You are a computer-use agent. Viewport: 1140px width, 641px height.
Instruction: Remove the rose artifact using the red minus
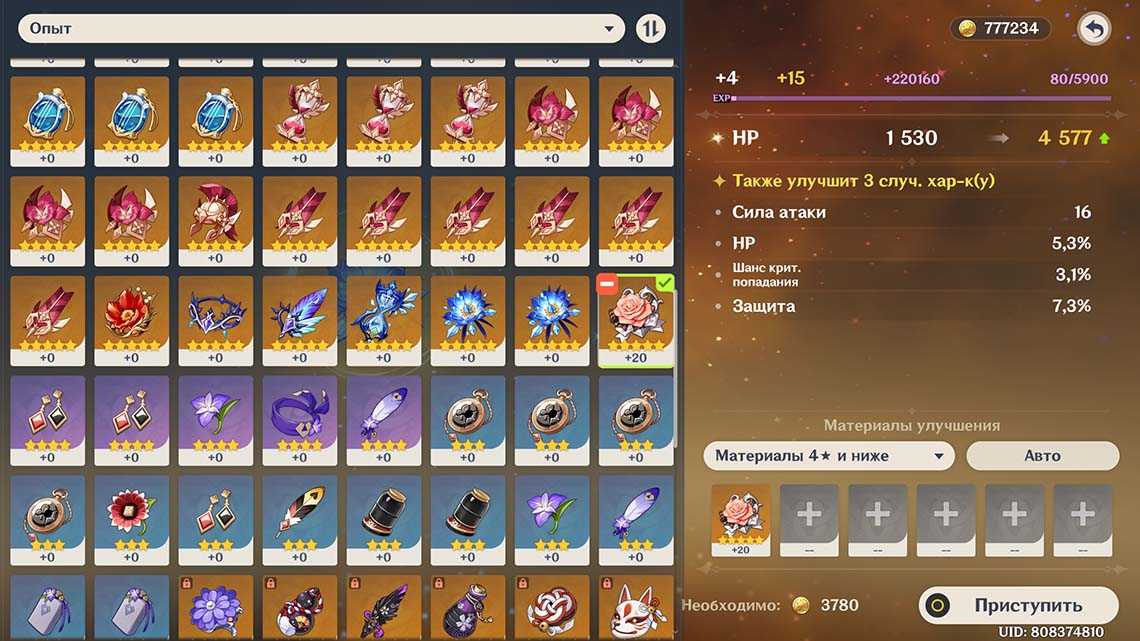coord(606,286)
